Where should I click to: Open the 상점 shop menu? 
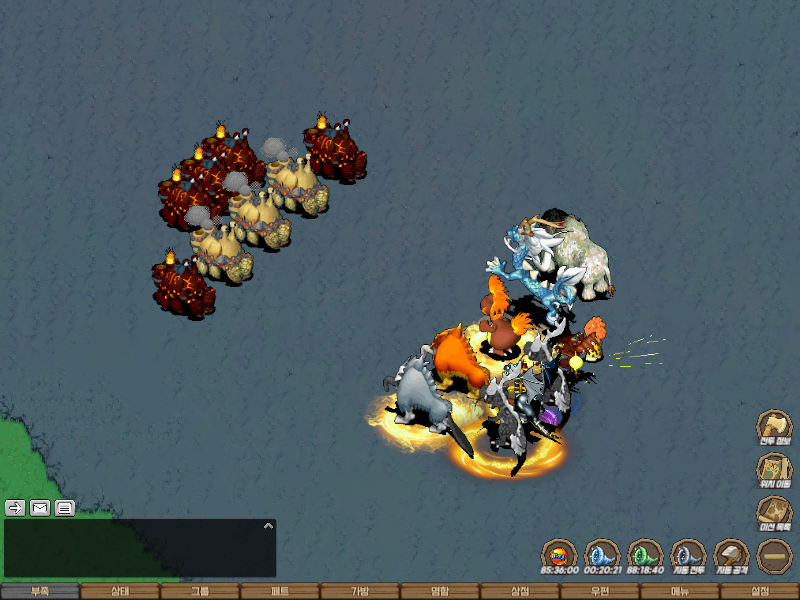click(x=520, y=591)
